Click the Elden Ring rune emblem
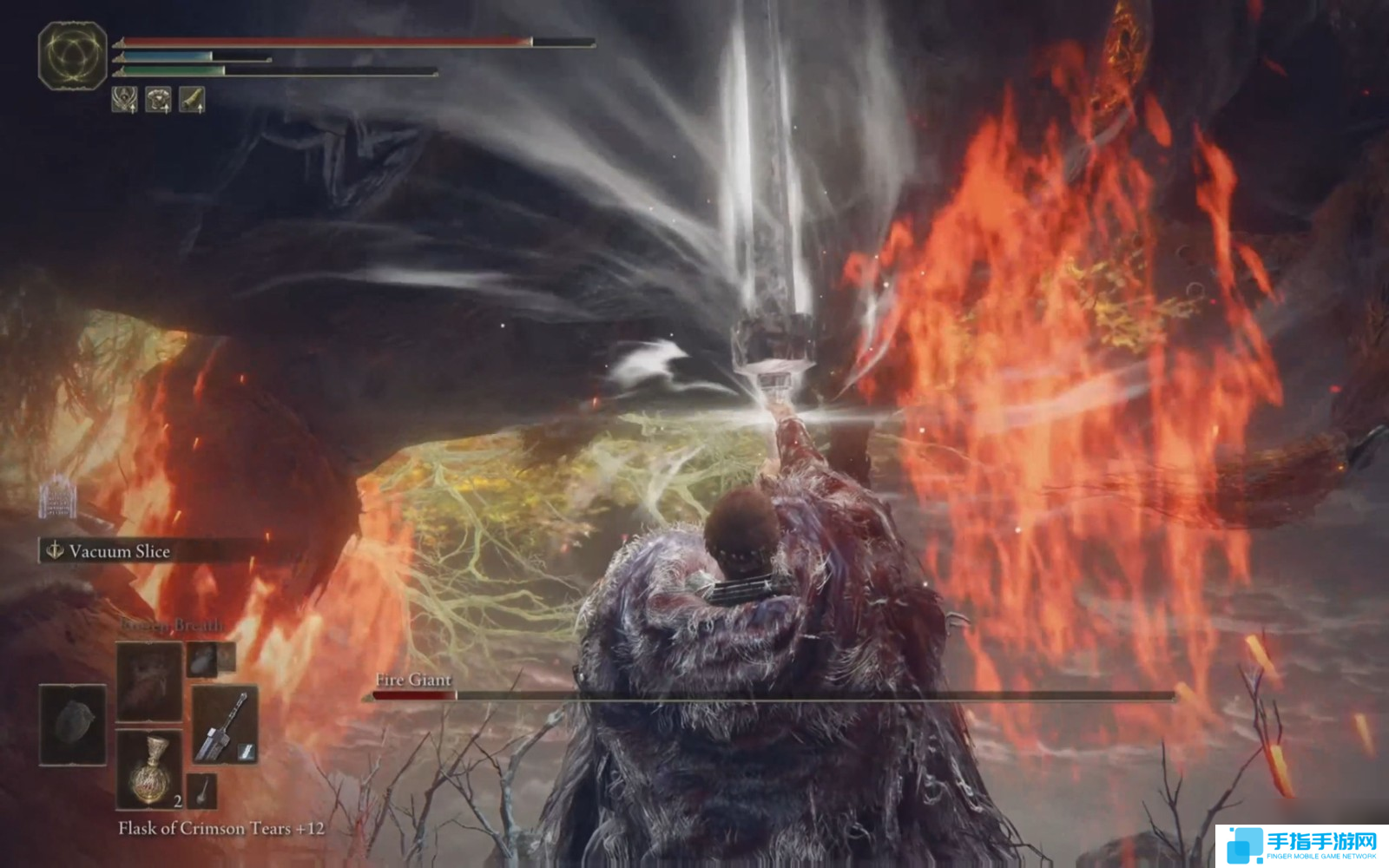Image resolution: width=1389 pixels, height=868 pixels. click(73, 56)
